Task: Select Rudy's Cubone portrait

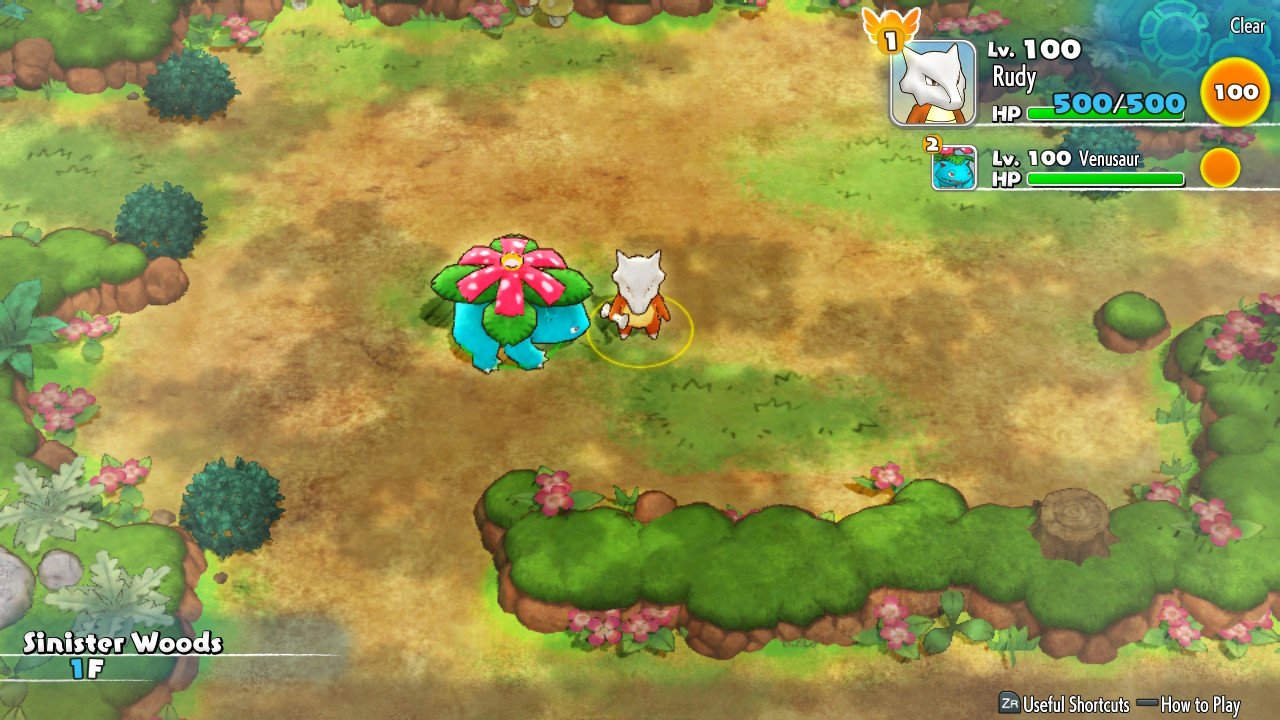Action: coord(933,83)
